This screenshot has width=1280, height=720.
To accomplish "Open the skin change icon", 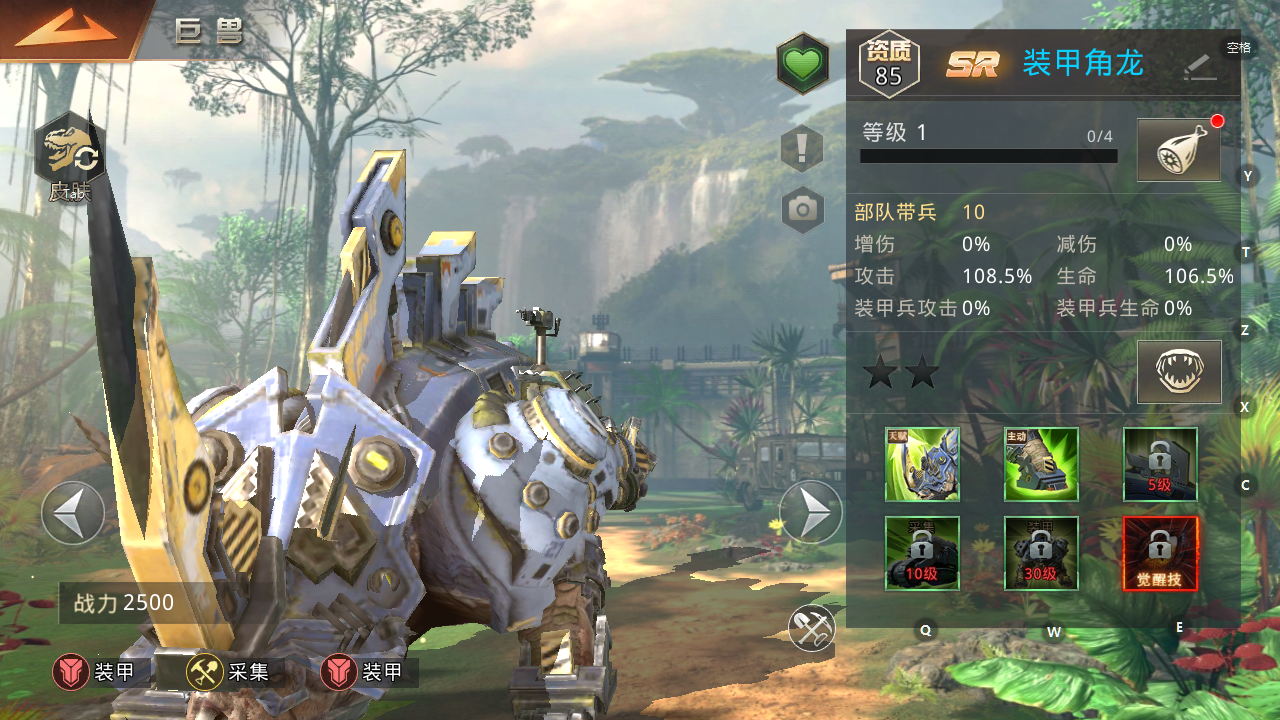I will coord(69,160).
